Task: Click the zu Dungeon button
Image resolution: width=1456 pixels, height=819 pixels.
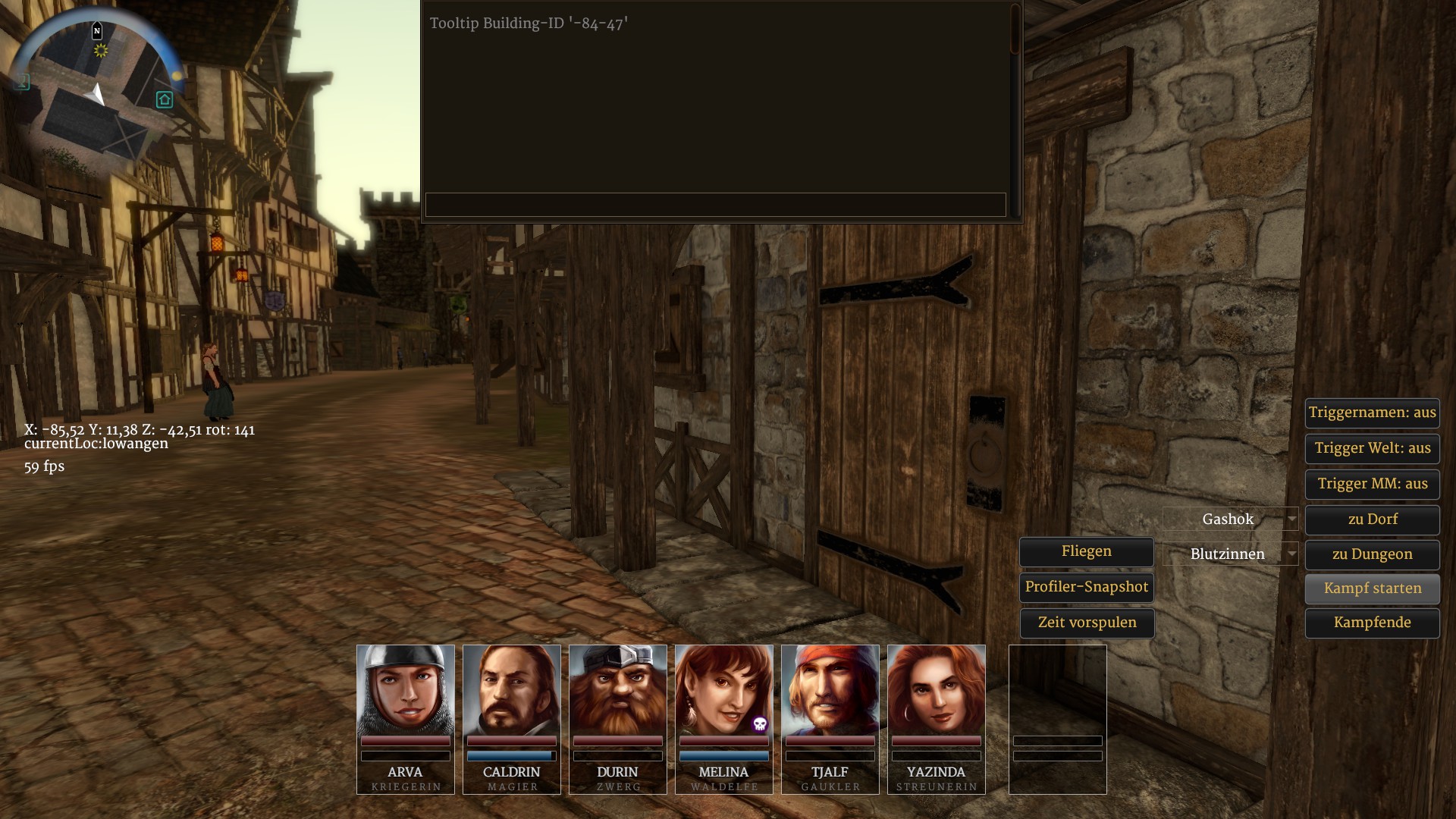Action: 1372,554
